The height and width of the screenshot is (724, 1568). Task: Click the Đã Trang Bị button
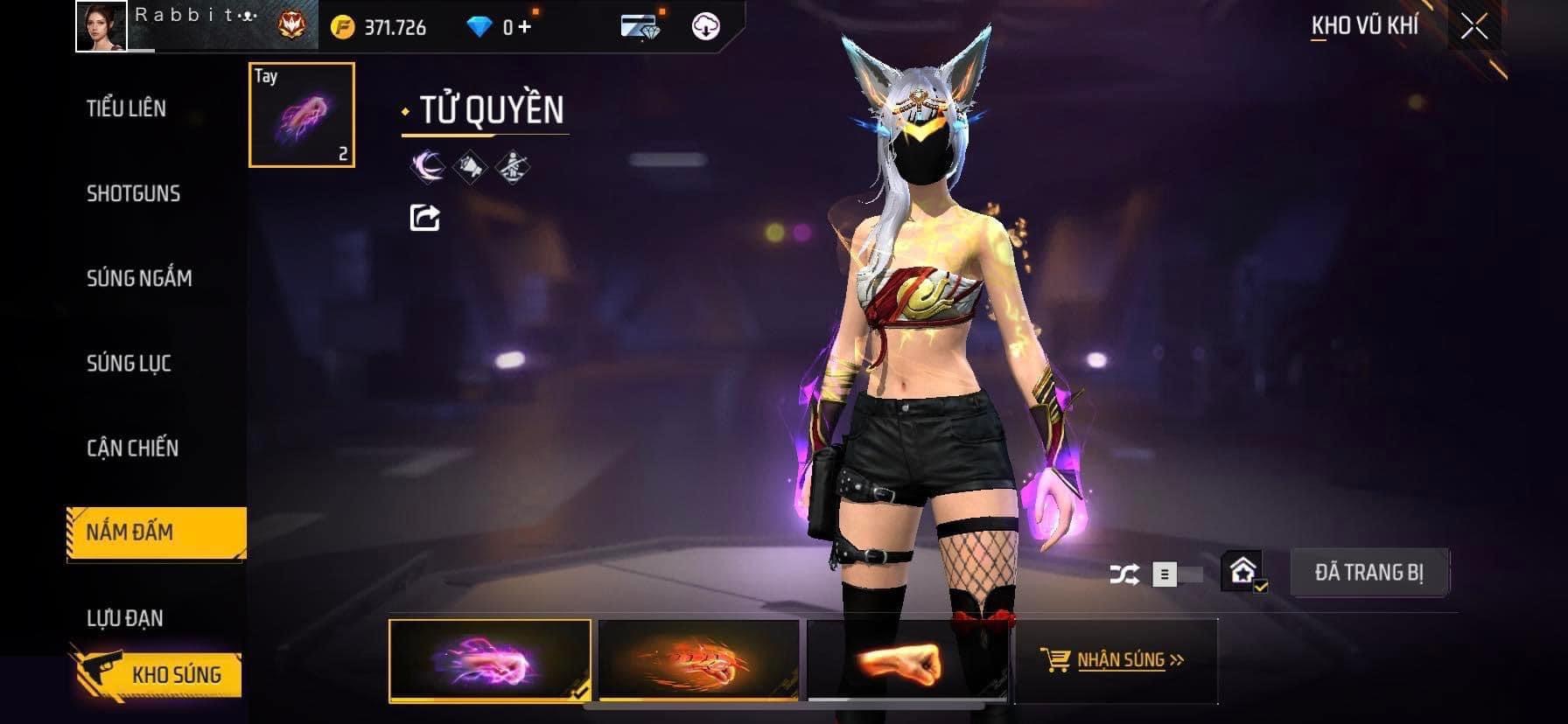(x=1368, y=573)
